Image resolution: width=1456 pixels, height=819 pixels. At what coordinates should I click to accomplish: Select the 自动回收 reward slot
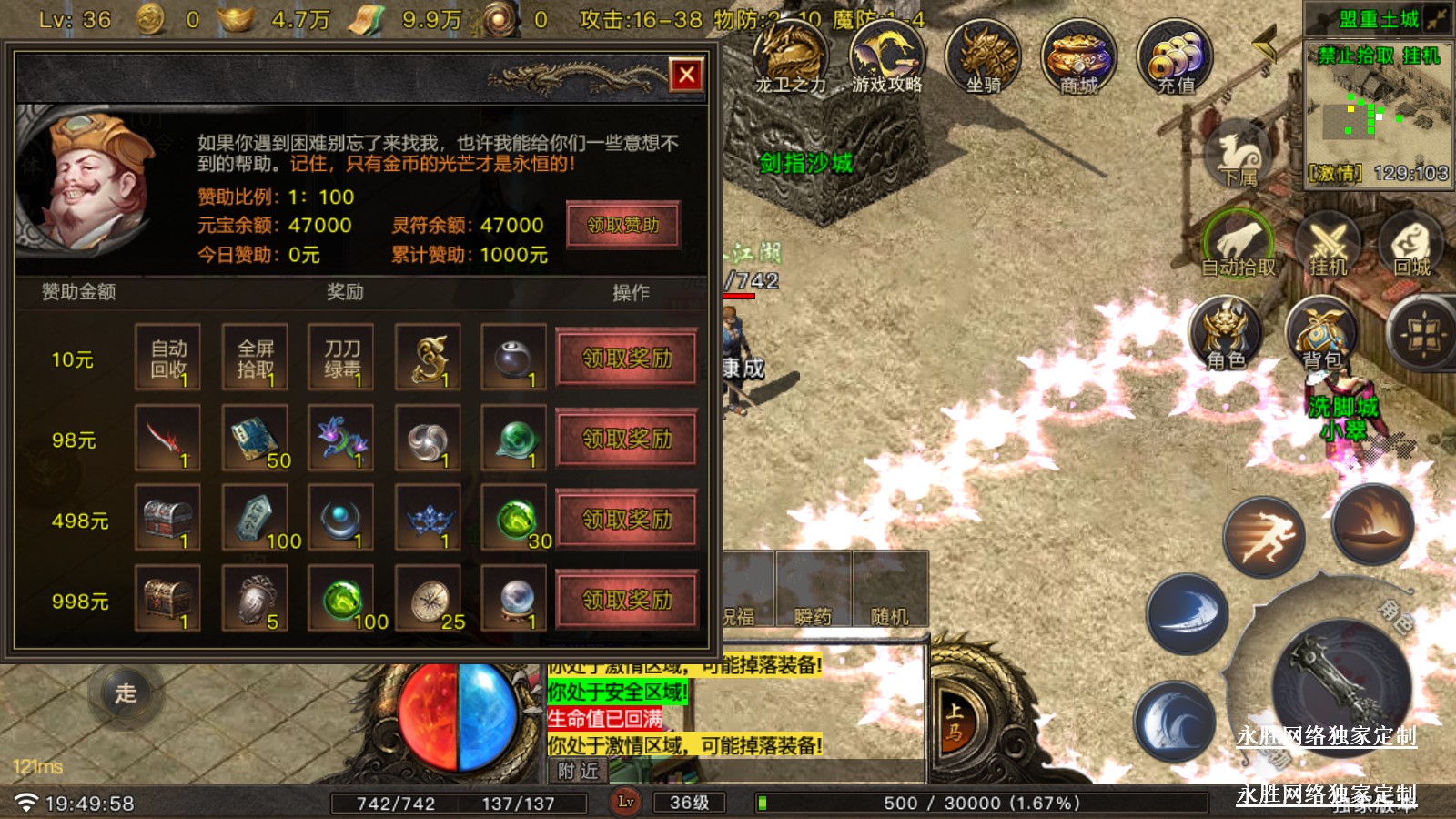point(168,358)
